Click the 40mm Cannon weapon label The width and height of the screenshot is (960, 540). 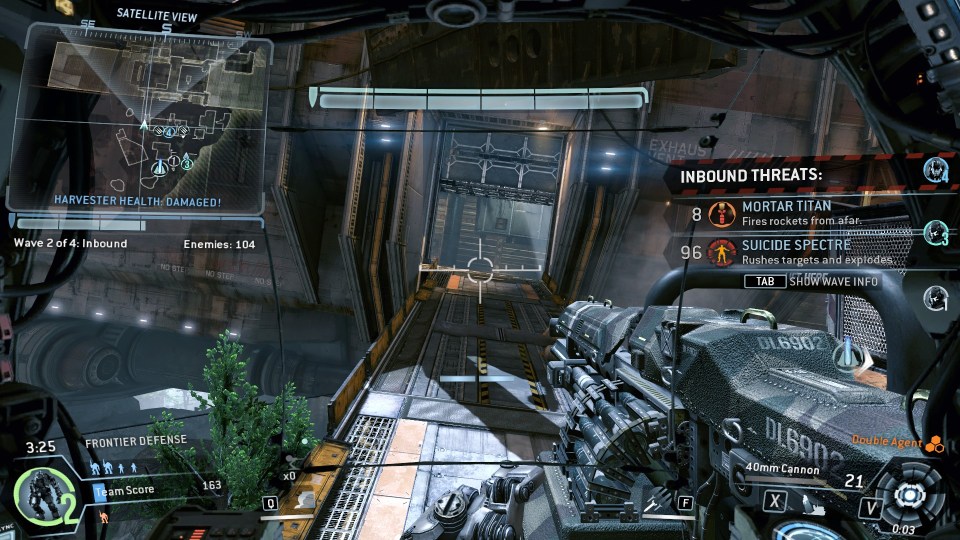pos(784,469)
